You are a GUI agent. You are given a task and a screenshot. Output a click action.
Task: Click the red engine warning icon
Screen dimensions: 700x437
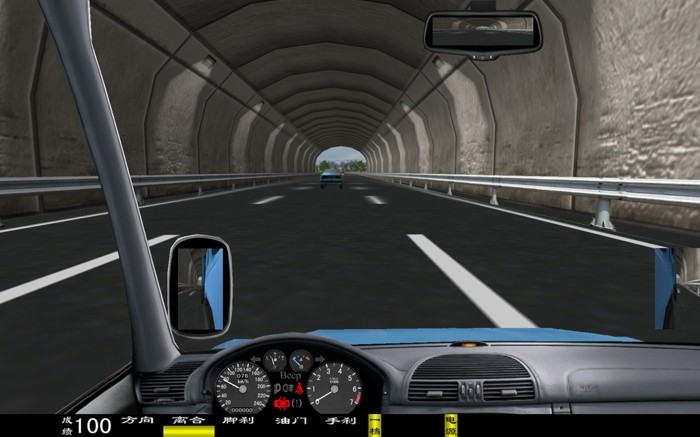282,402
